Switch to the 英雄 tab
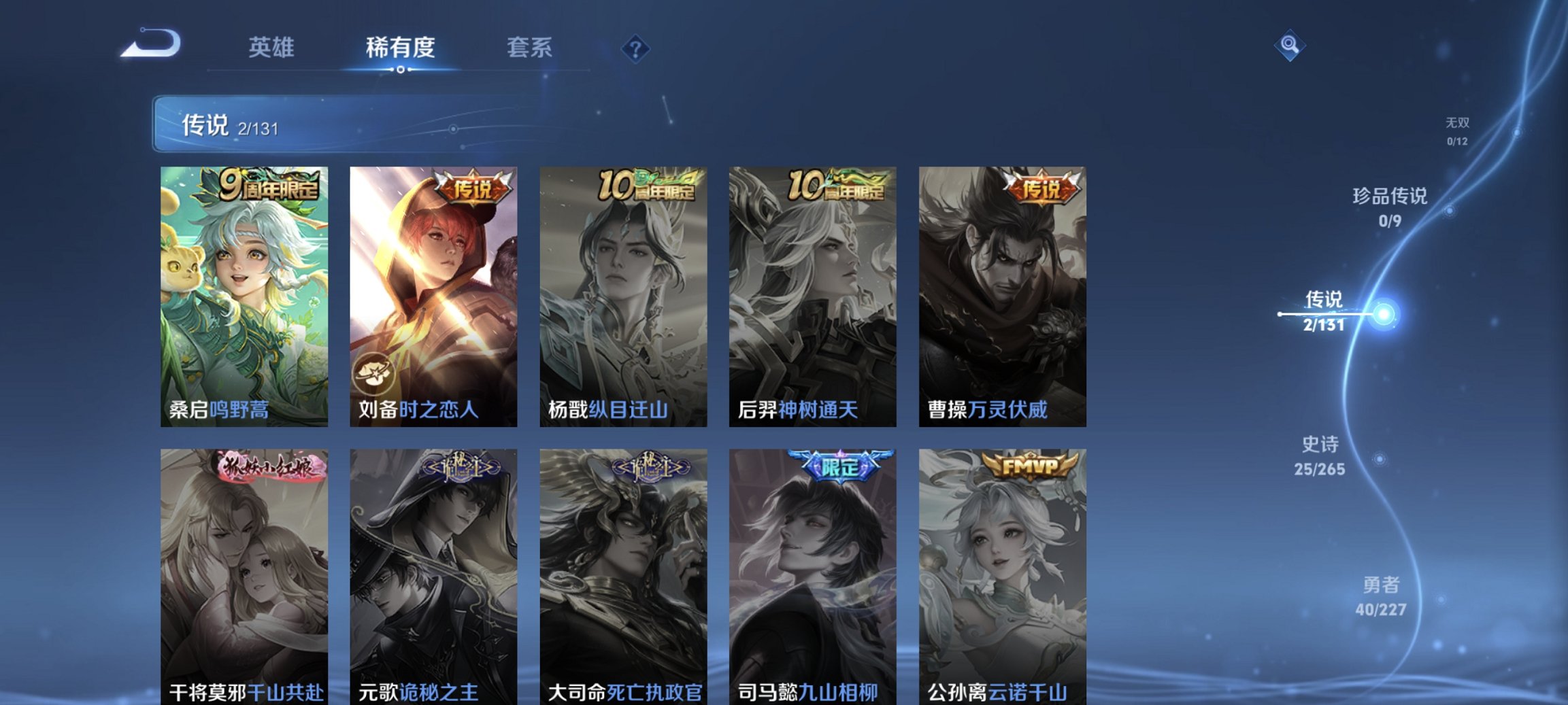1568x705 pixels. tap(271, 47)
